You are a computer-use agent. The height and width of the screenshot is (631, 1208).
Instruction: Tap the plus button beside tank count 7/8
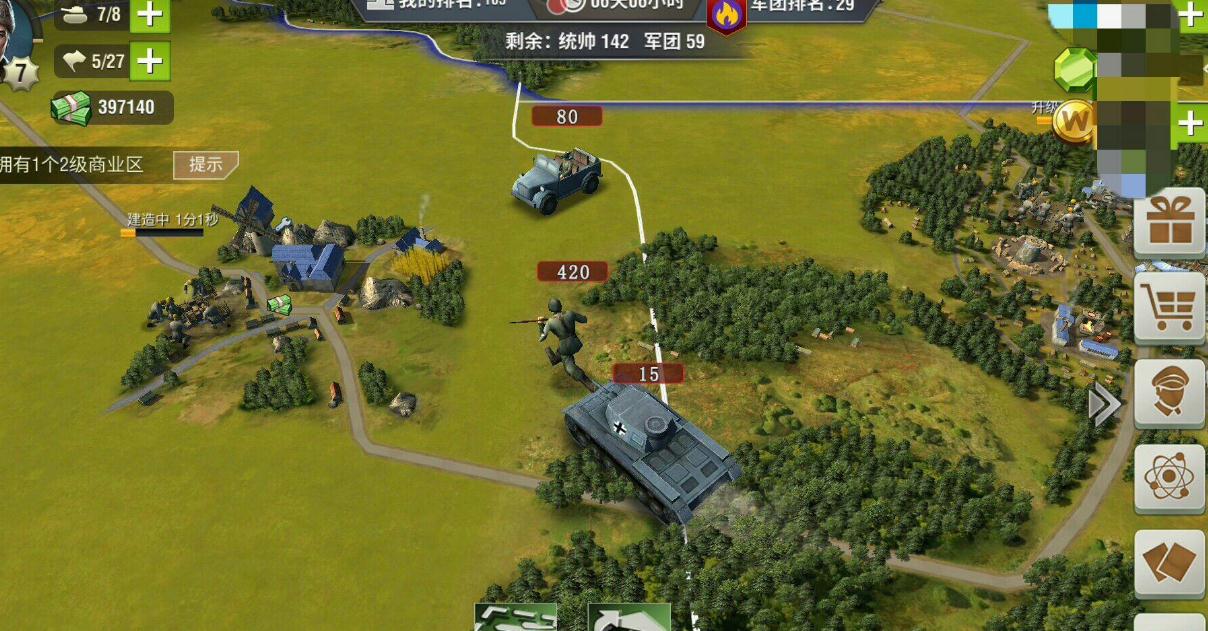click(149, 15)
